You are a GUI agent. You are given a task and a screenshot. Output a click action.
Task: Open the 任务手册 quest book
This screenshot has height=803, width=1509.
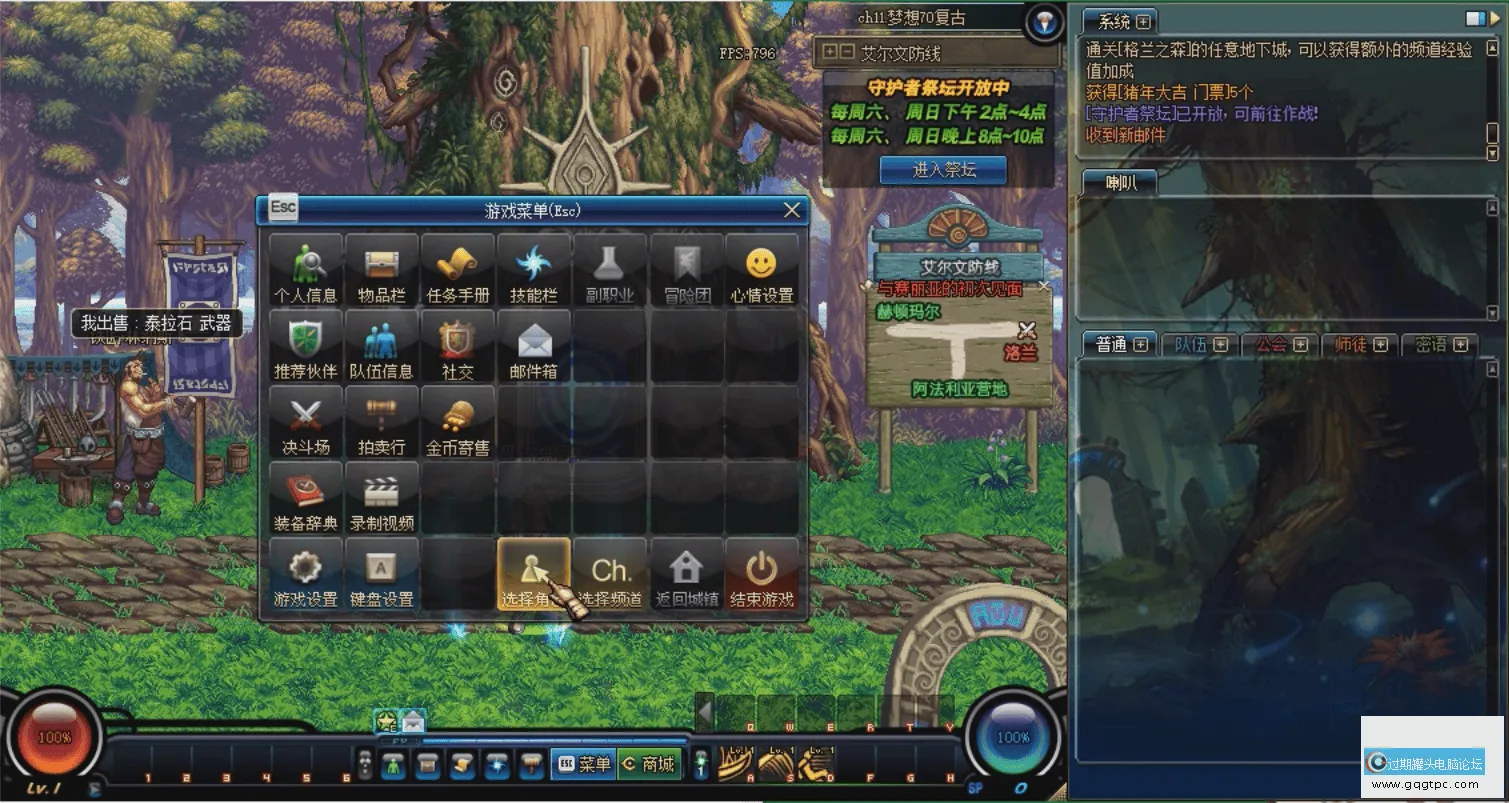pyautogui.click(x=458, y=270)
